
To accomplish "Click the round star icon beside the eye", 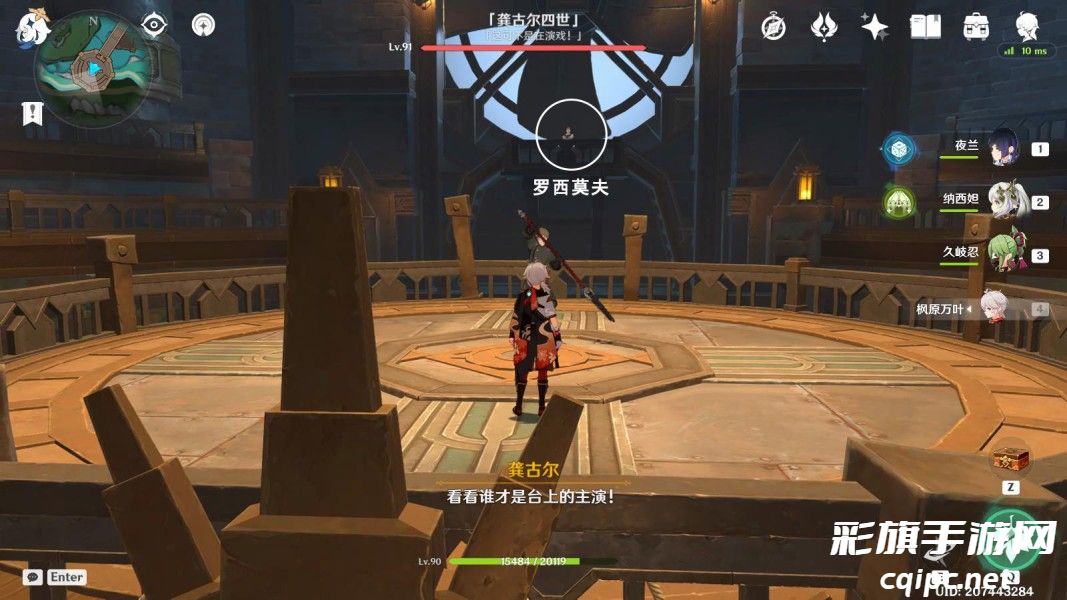I will pos(203,26).
